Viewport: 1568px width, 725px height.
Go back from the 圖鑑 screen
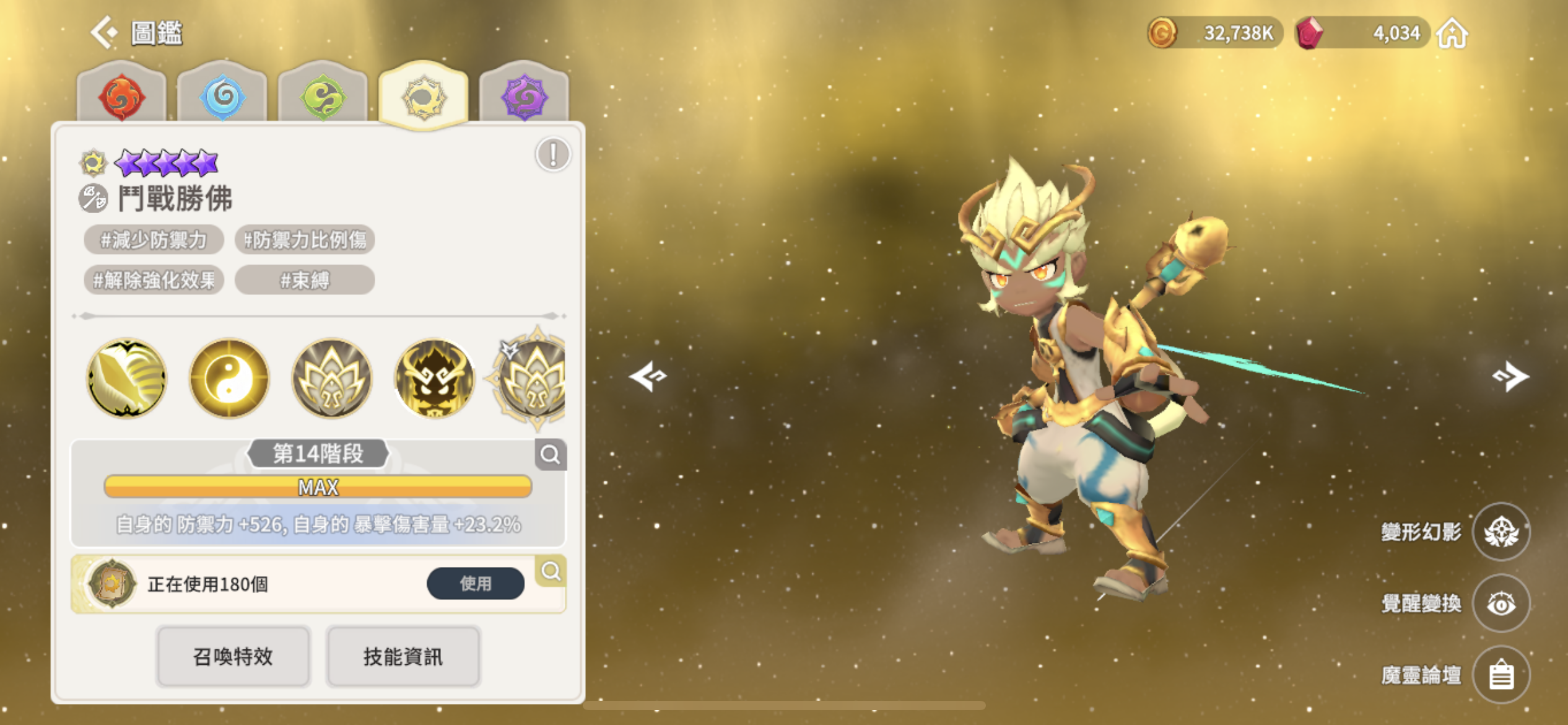104,32
